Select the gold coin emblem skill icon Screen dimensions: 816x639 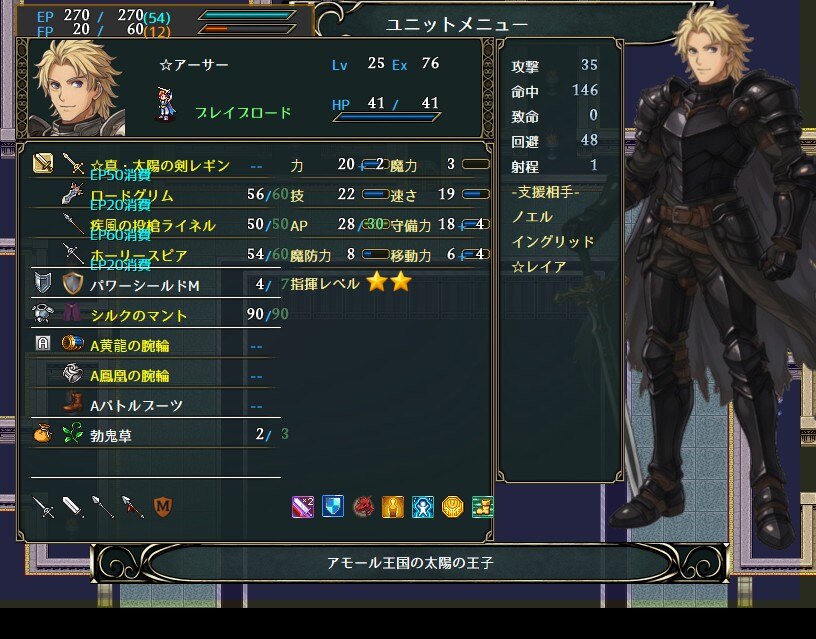452,507
